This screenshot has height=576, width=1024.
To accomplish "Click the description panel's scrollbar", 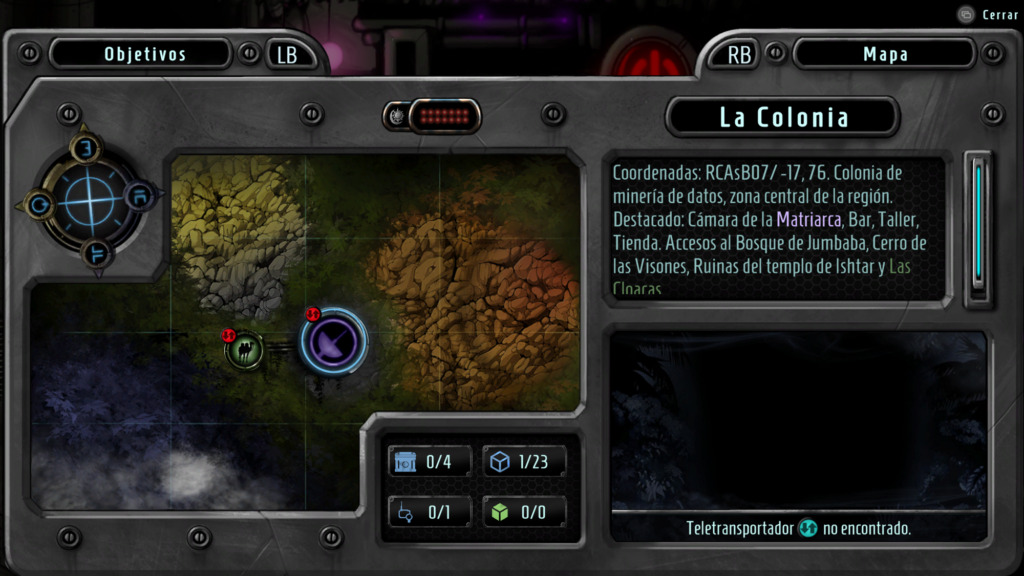I will (978, 228).
